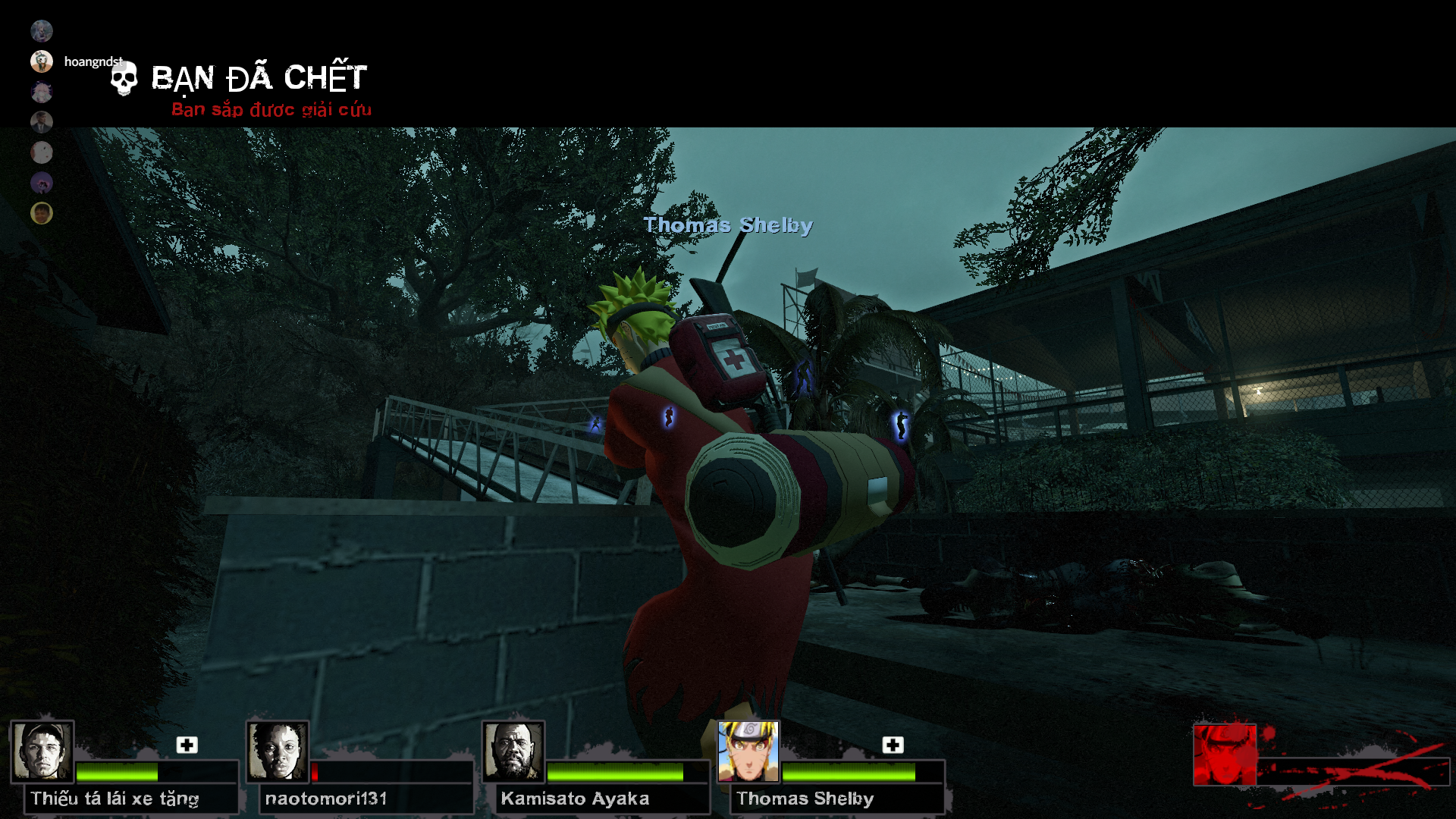Click the skull icon beside BẠN ĐÃ CHẾT
The width and height of the screenshot is (1456, 819).
pyautogui.click(x=124, y=79)
